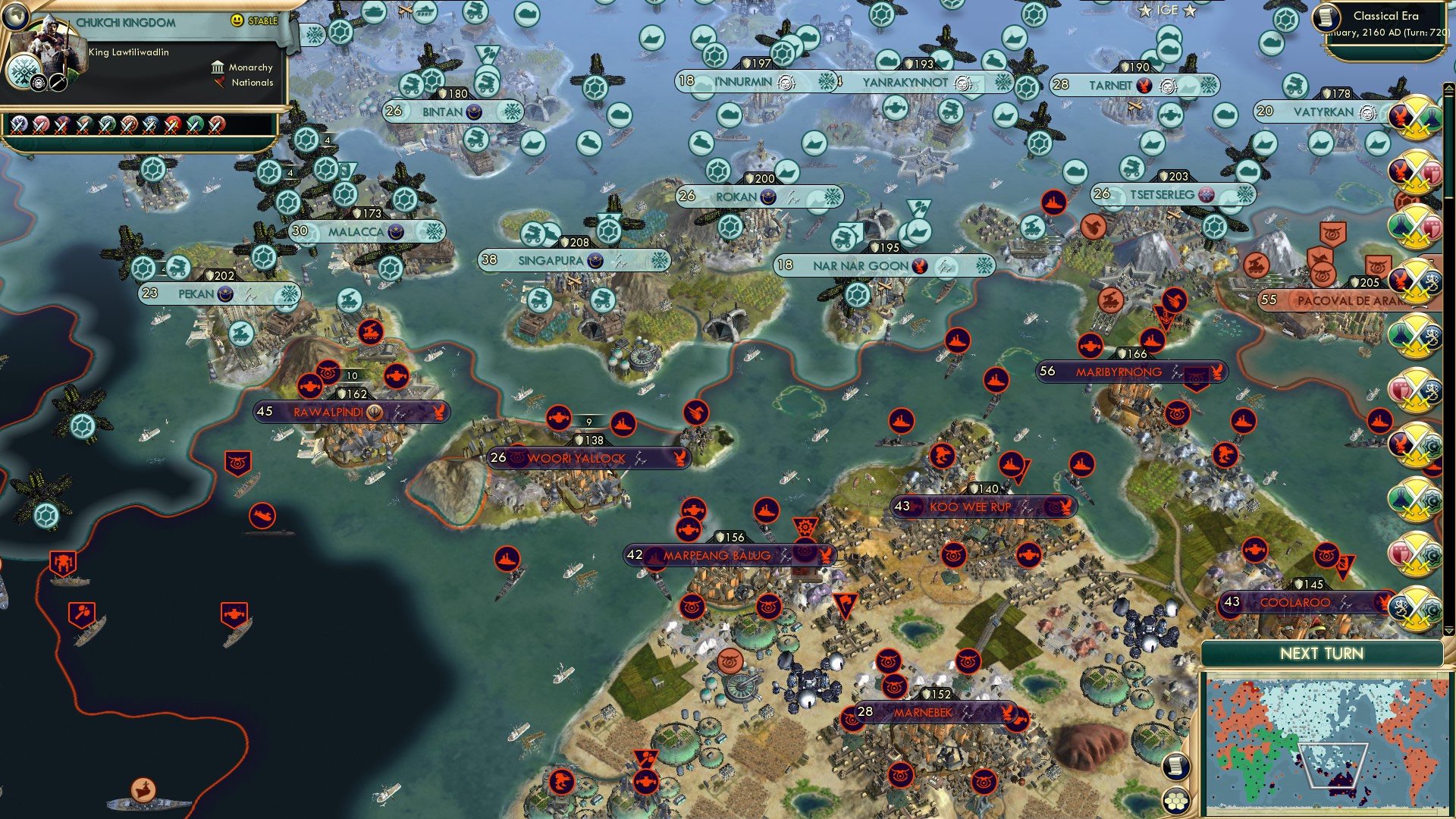Click the crossed-swords war icon on Maribyrnong's banner
The image size is (1456, 819).
point(1177,372)
